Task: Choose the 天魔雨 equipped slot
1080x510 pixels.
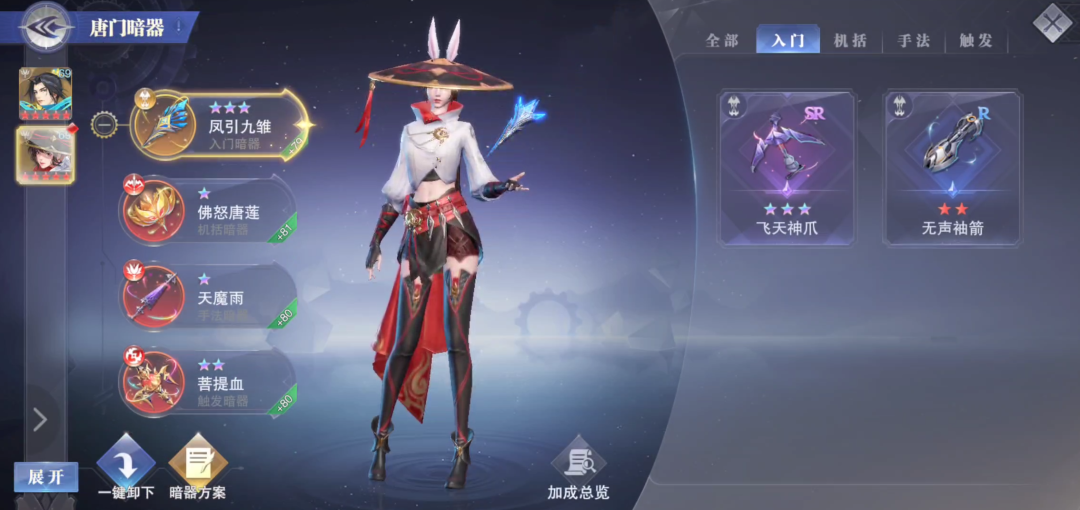Action: [208, 296]
